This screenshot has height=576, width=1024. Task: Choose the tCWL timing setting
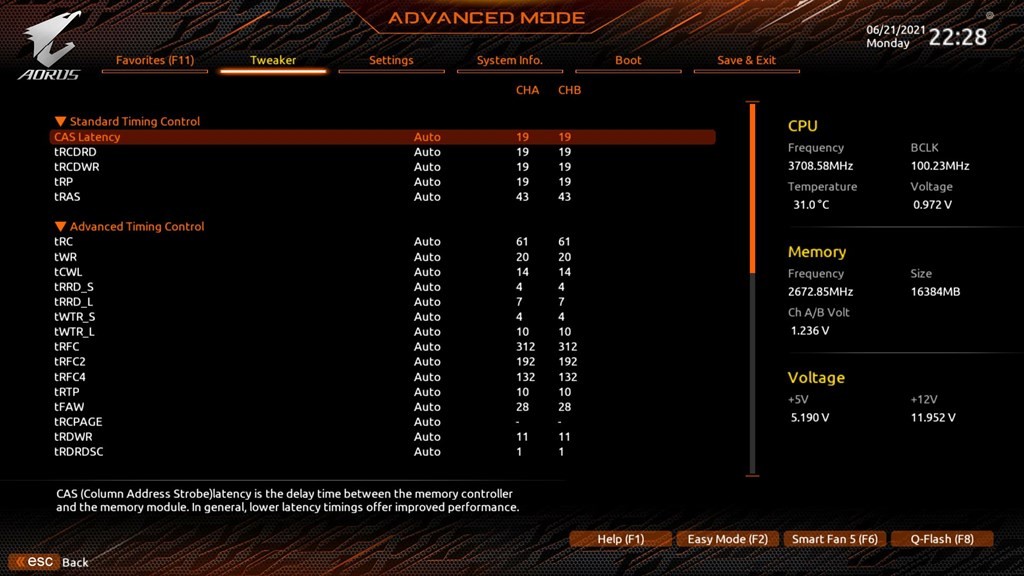68,272
